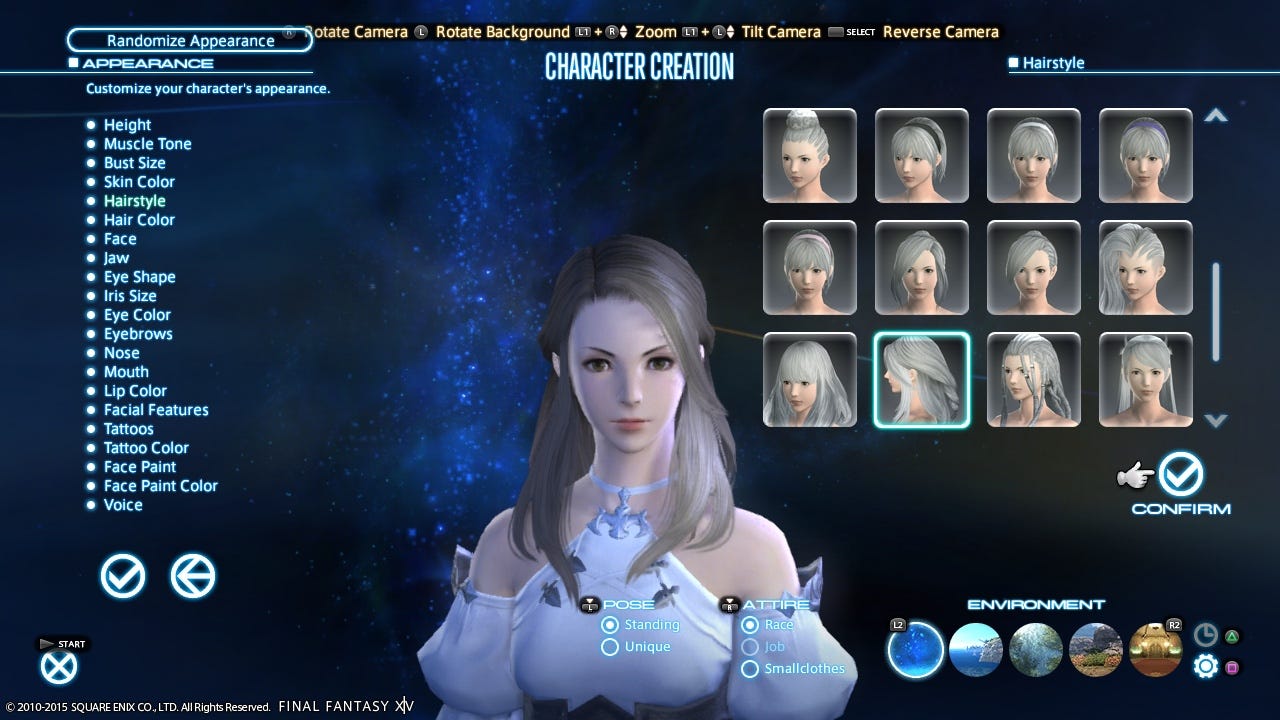The image size is (1280, 720).
Task: Open the Height setting
Action: pyautogui.click(x=127, y=125)
